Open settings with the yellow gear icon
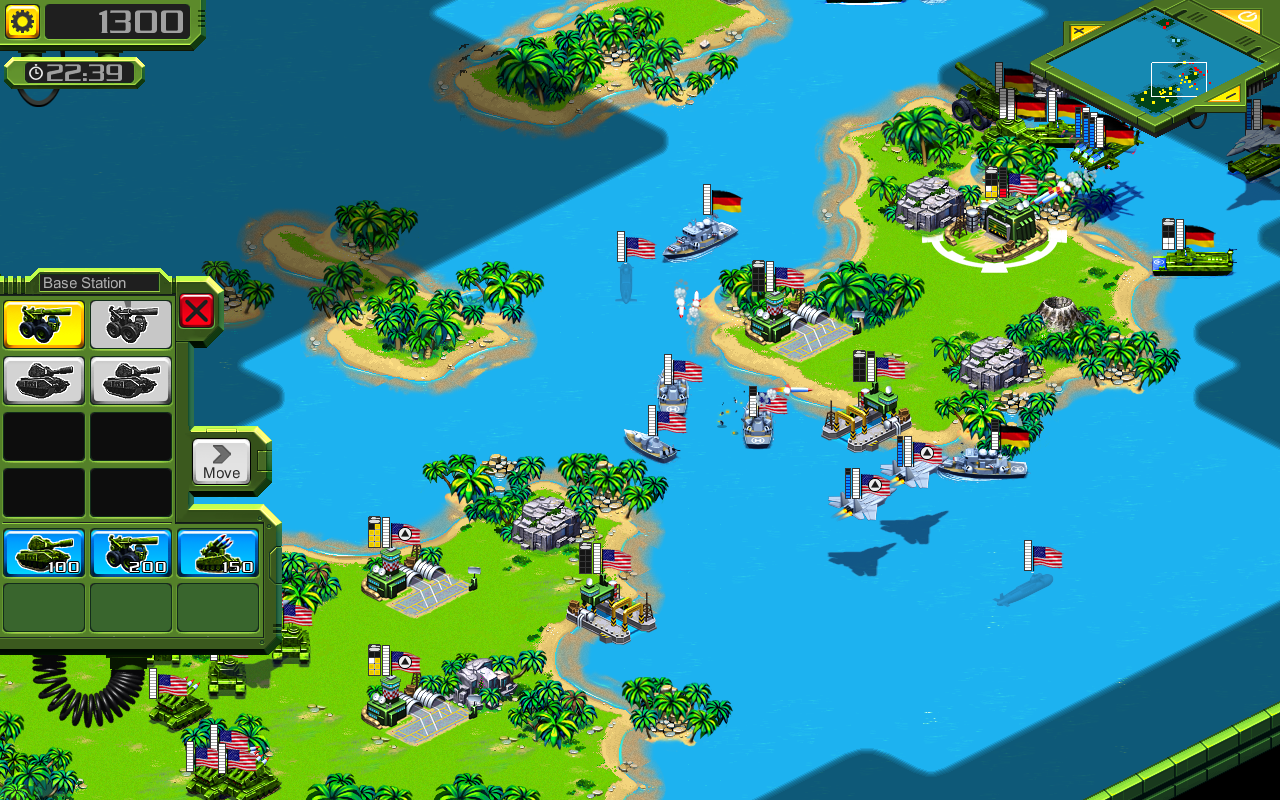Image resolution: width=1280 pixels, height=800 pixels. coord(22,21)
